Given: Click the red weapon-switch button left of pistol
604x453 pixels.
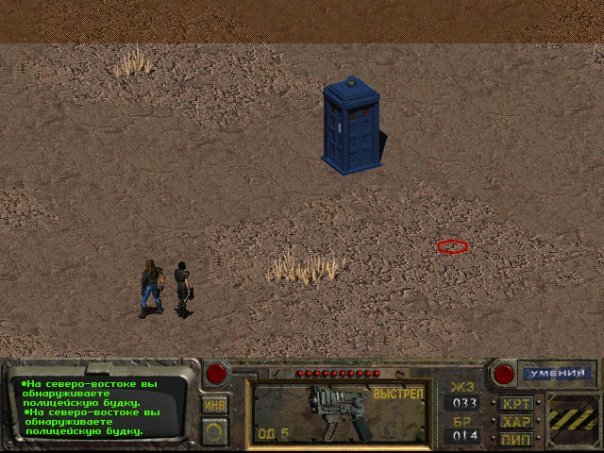Looking at the screenshot, I should coord(216,374).
